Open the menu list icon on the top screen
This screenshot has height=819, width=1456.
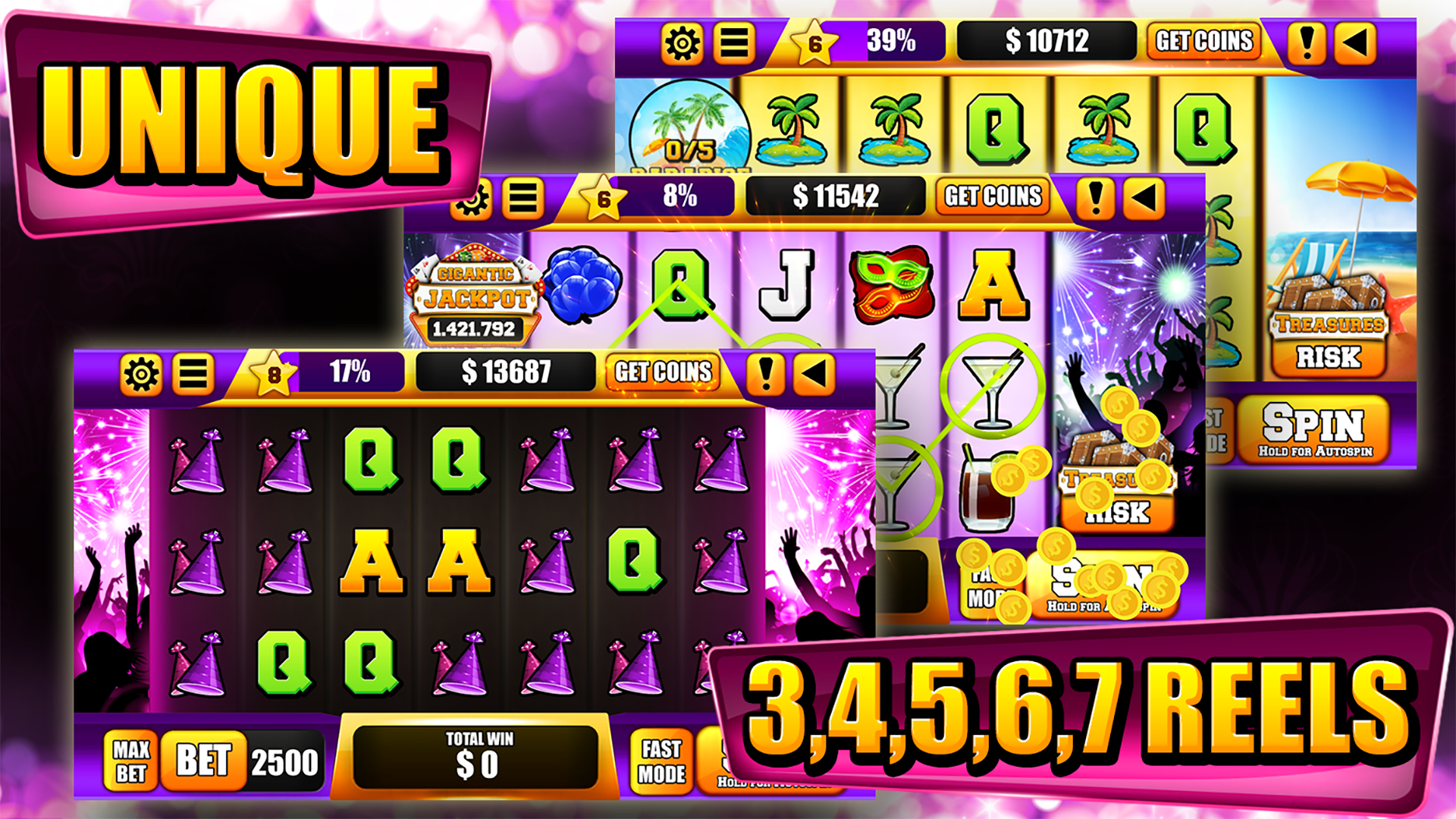pos(733,40)
